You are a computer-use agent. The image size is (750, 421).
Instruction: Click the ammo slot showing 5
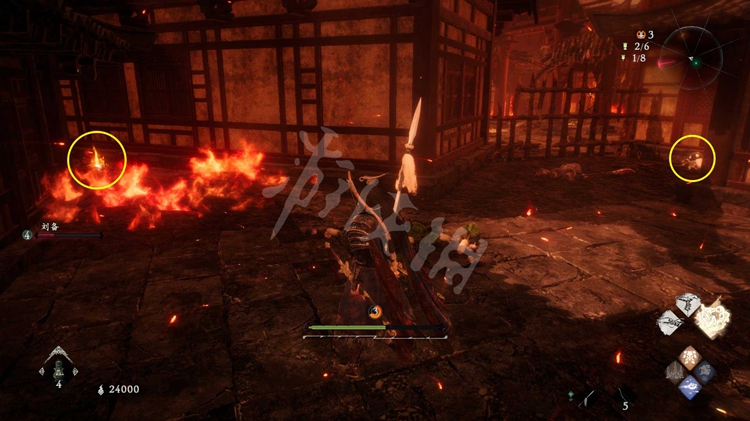[x=624, y=399]
